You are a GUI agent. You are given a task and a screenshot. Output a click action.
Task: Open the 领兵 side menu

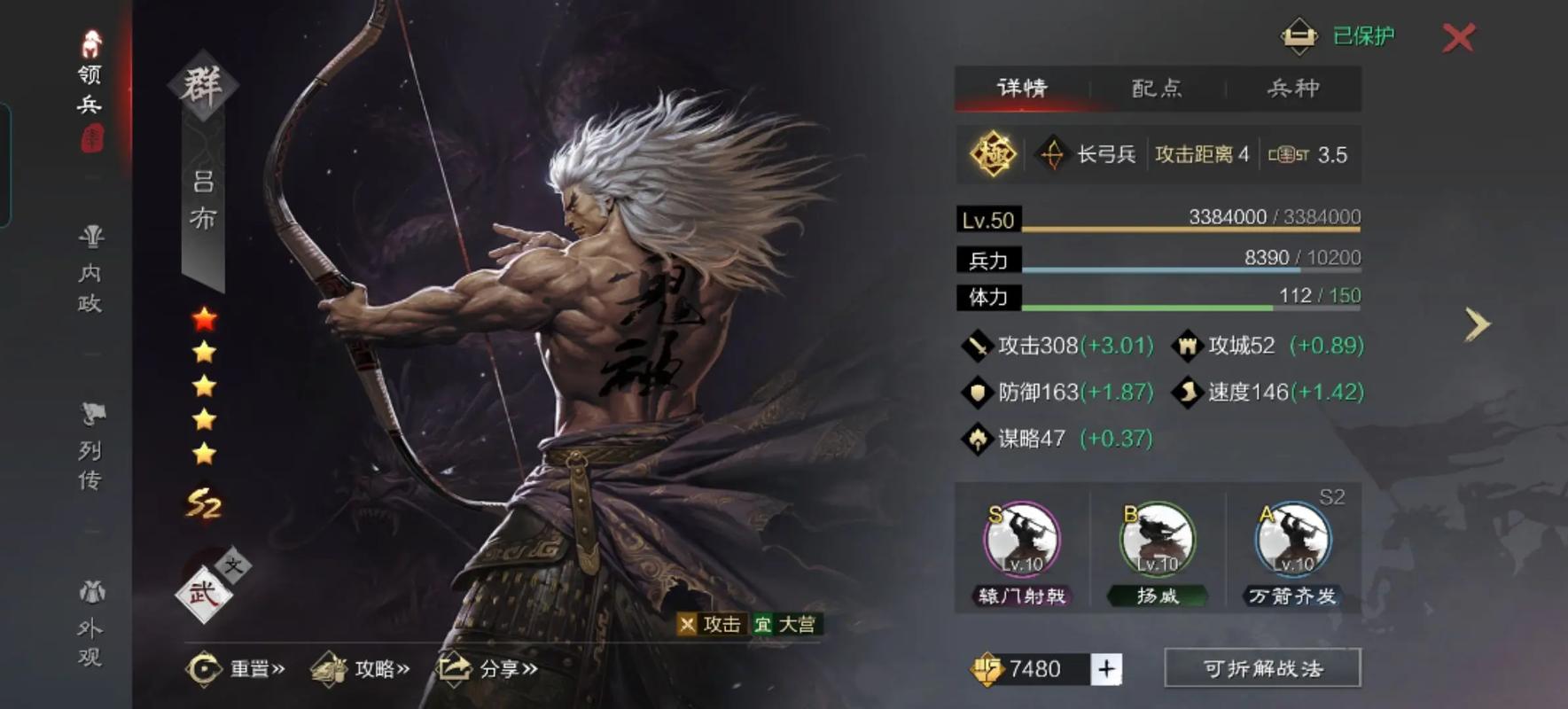[x=90, y=89]
